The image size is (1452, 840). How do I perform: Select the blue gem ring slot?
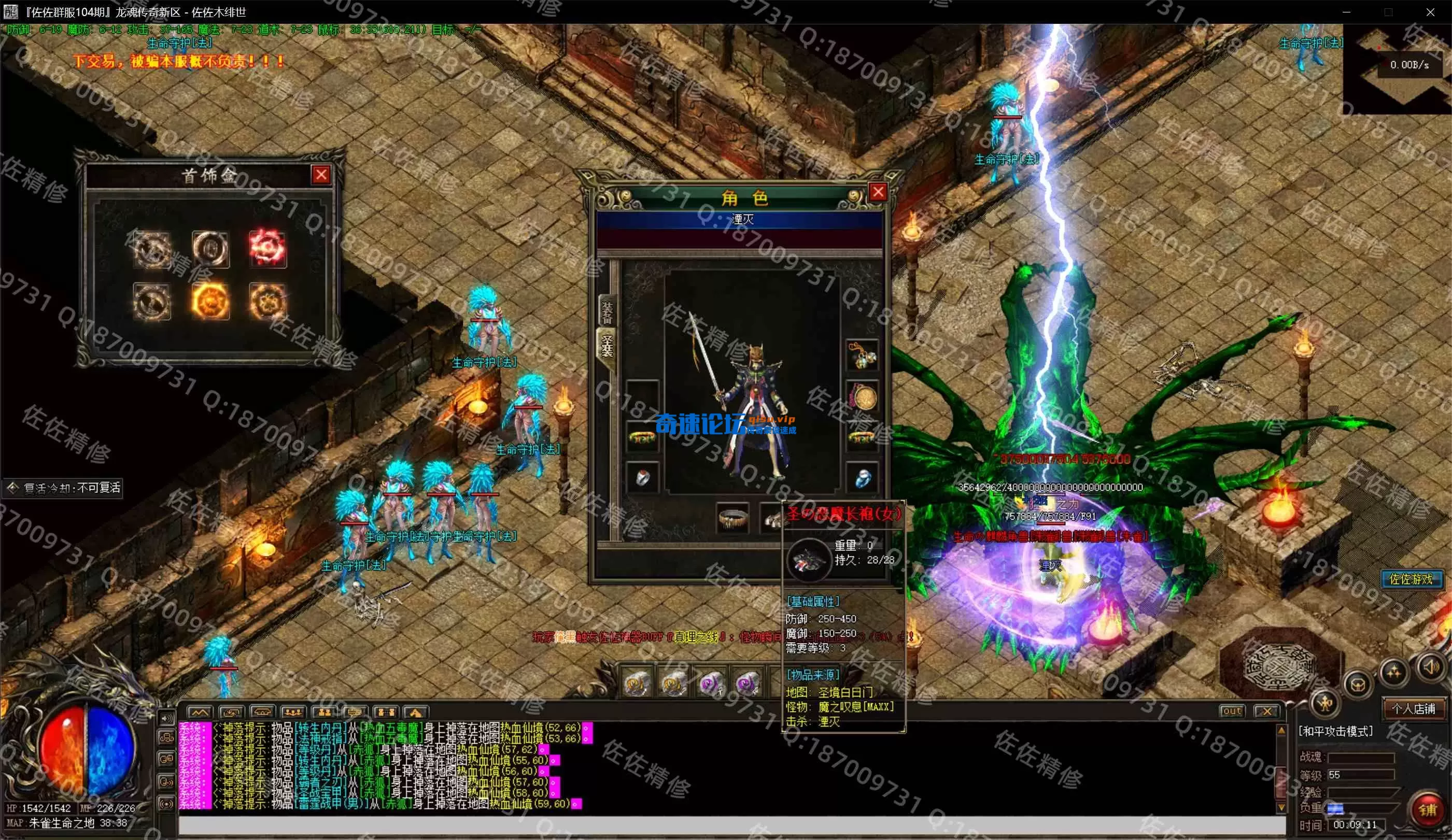[x=862, y=478]
